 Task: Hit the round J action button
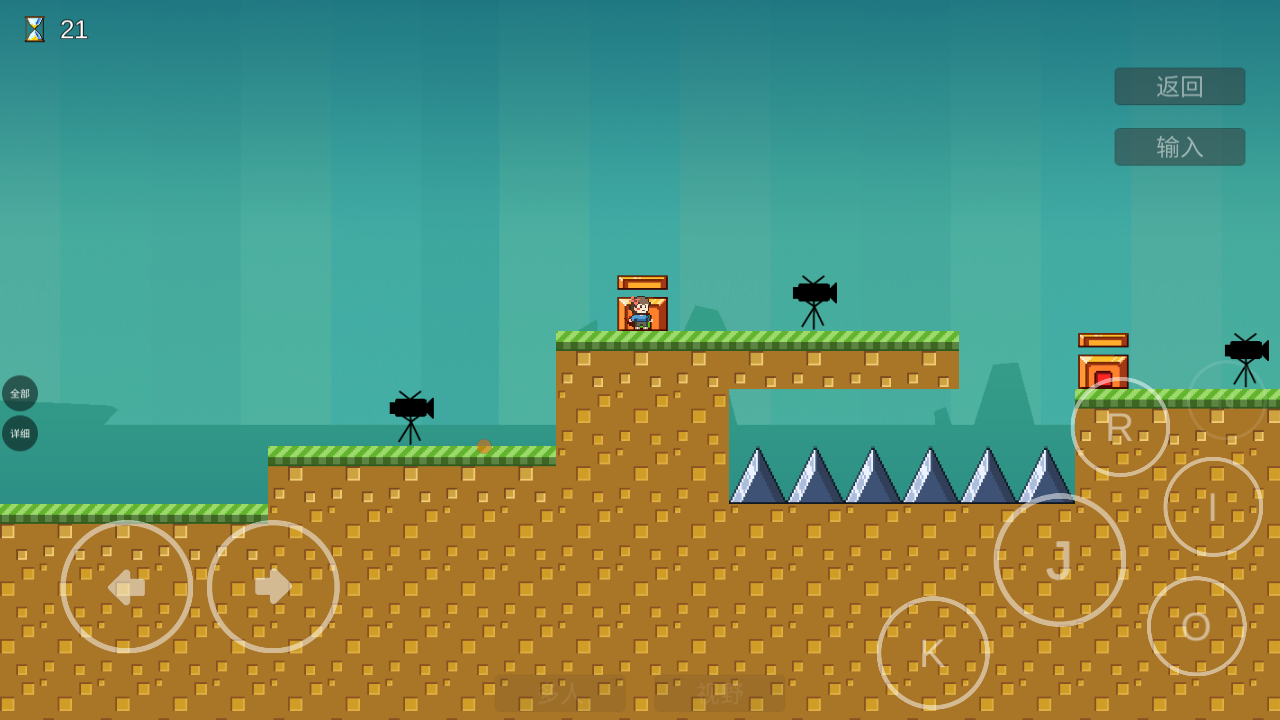pos(1060,560)
